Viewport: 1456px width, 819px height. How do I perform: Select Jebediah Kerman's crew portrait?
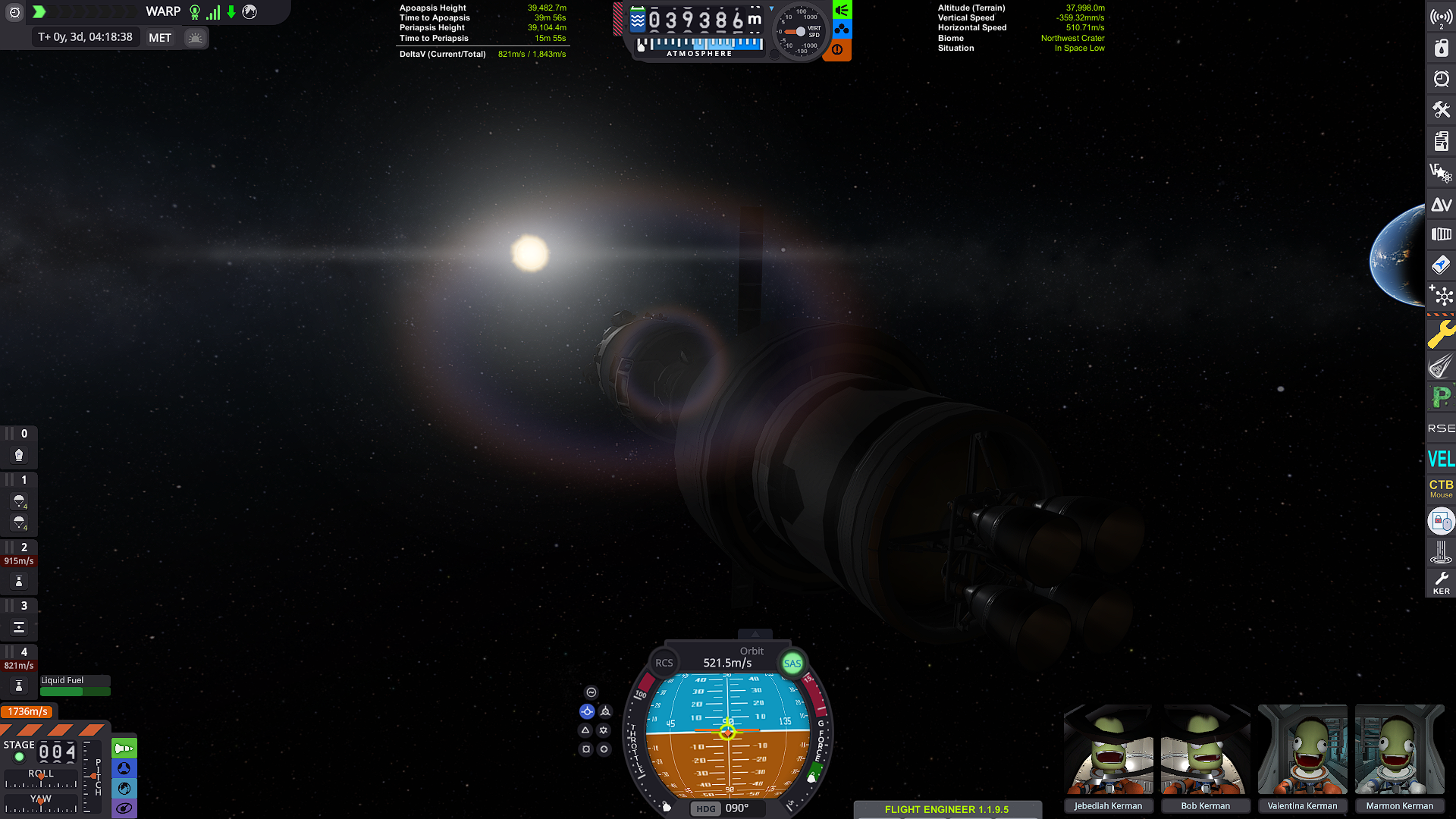point(1108,749)
